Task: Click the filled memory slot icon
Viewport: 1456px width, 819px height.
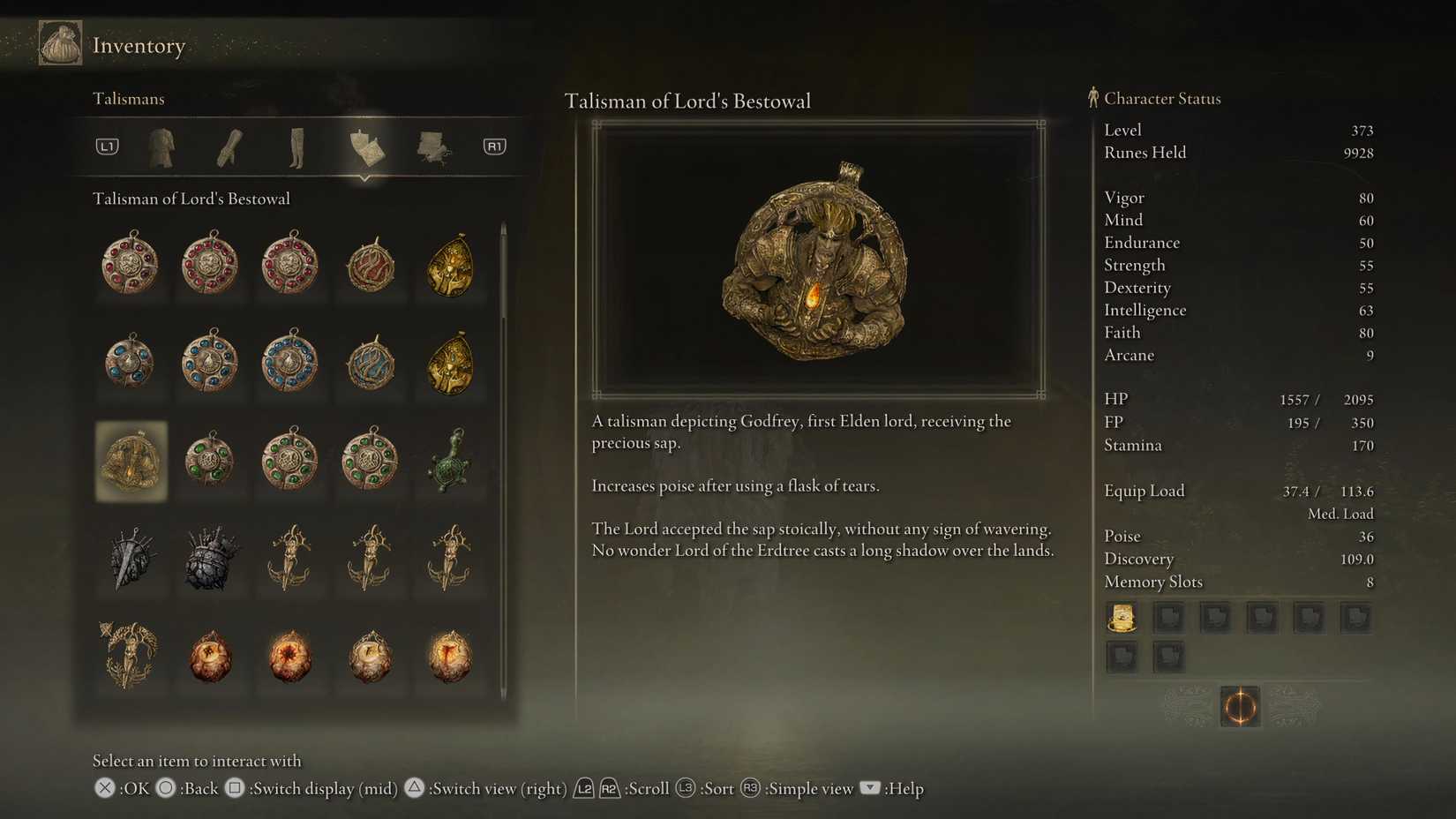Action: [x=1122, y=617]
